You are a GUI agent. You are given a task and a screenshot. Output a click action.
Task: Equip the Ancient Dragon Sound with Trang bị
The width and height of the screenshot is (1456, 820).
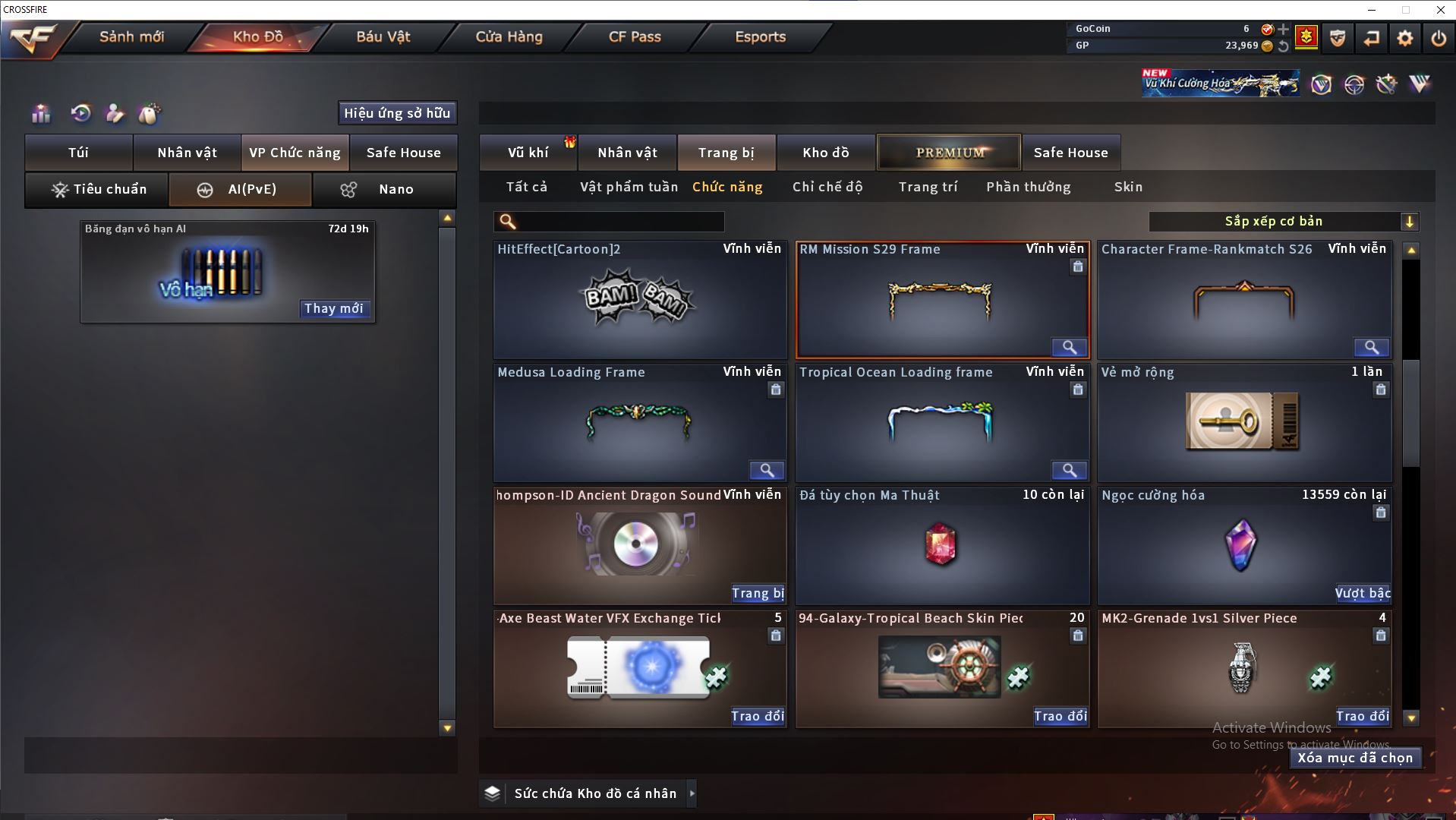[x=757, y=593]
